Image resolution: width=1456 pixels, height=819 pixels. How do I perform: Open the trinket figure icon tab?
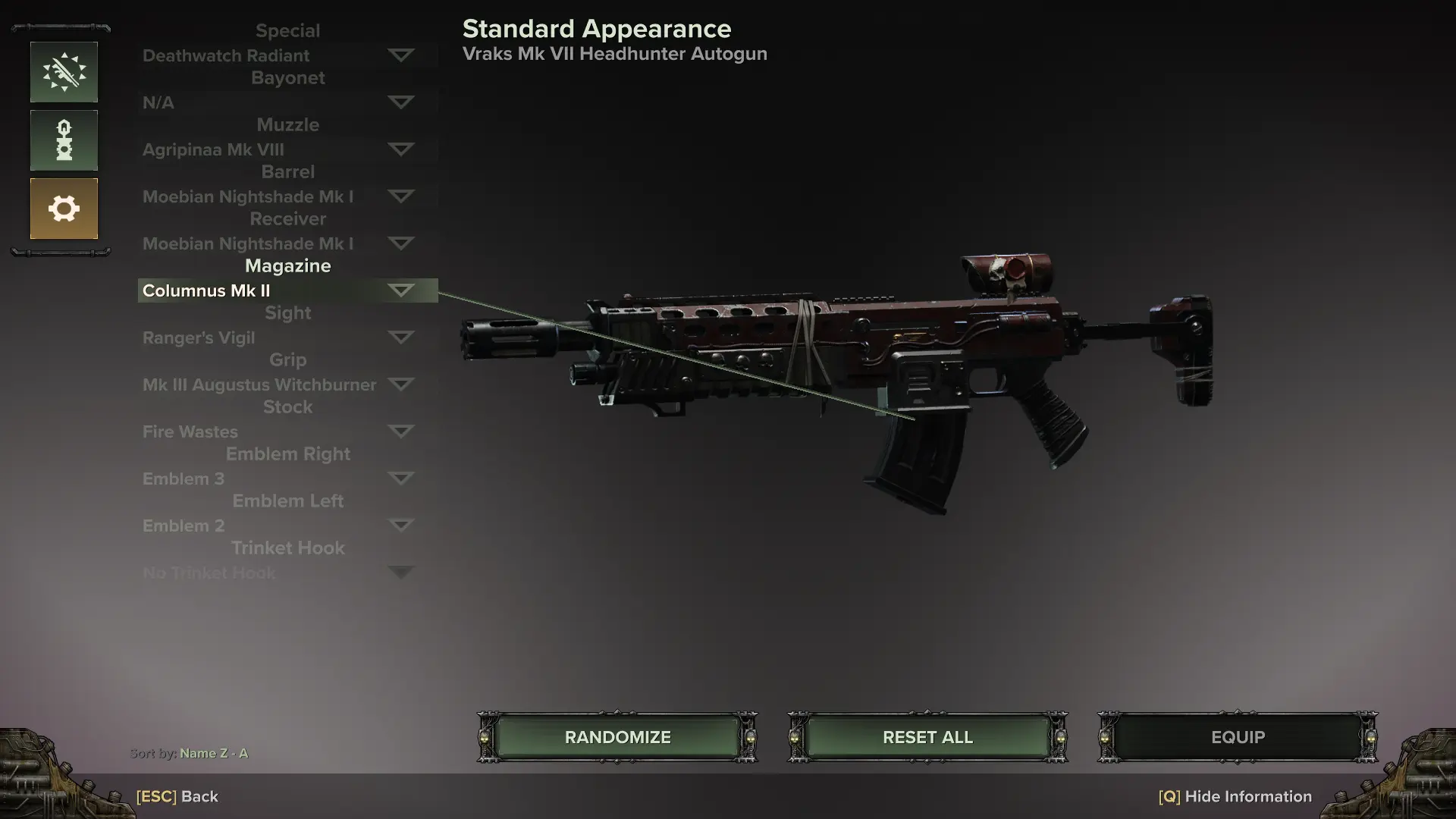pos(64,140)
